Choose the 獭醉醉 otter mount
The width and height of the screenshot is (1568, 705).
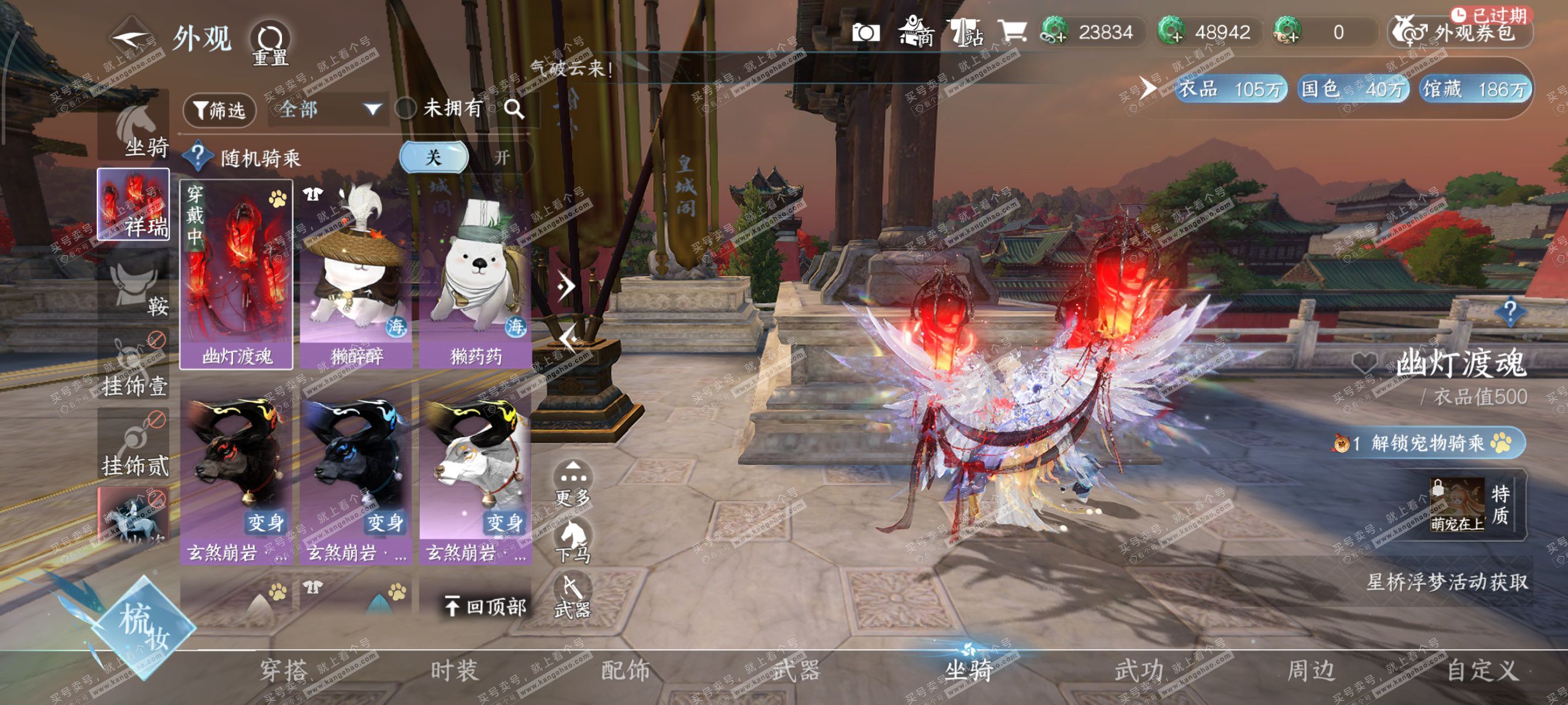pyautogui.click(x=356, y=274)
